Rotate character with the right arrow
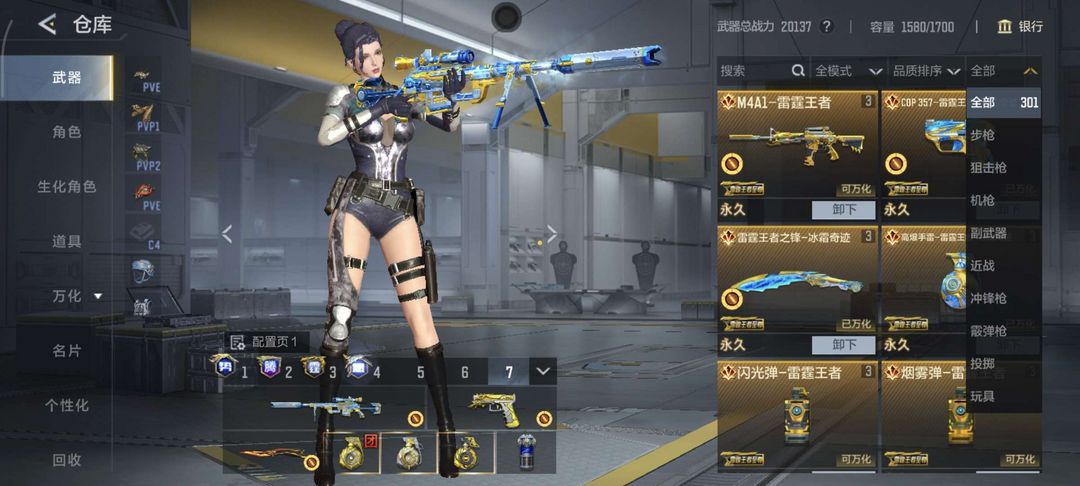The image size is (1080, 486). coord(551,234)
